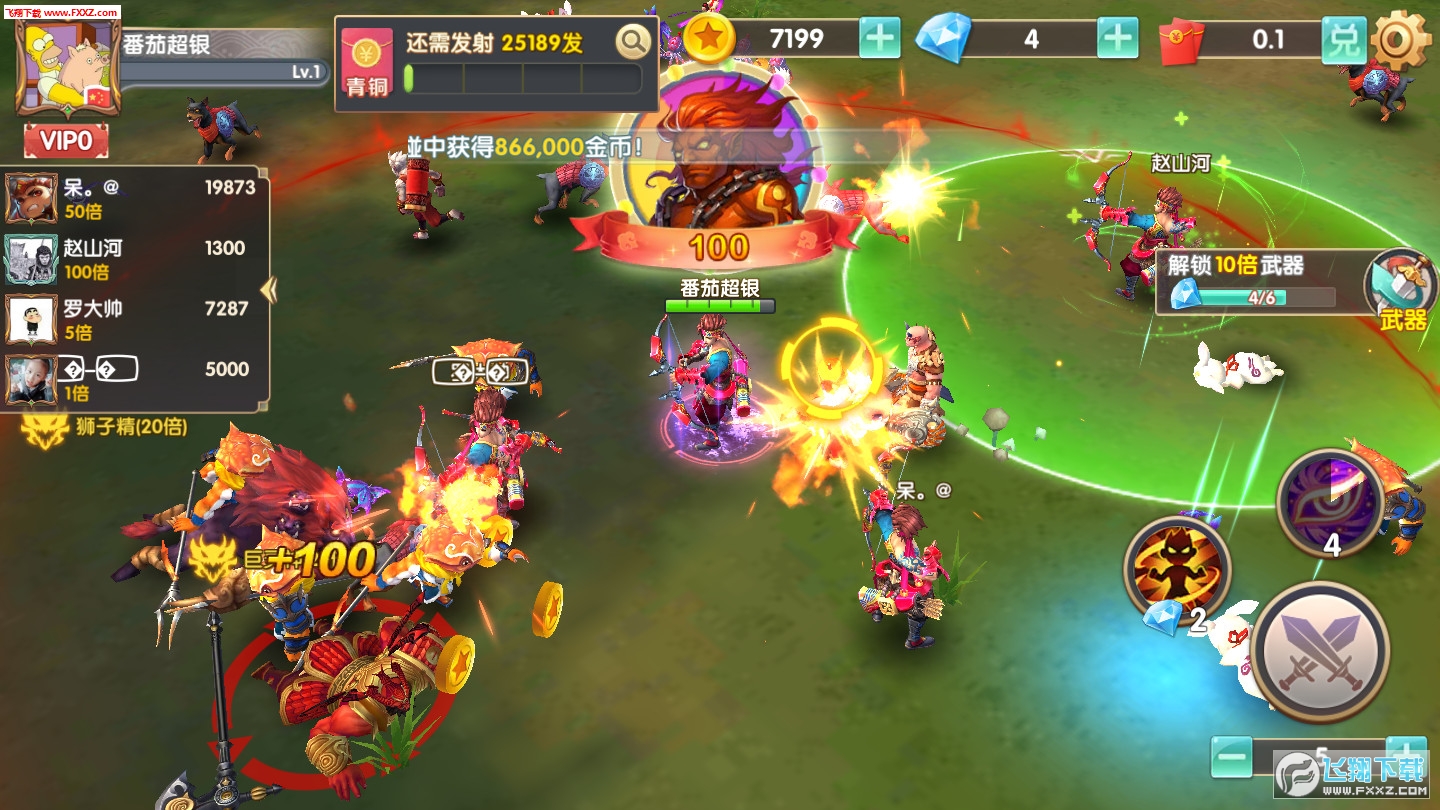Tap the red envelope exchange button

(1344, 40)
